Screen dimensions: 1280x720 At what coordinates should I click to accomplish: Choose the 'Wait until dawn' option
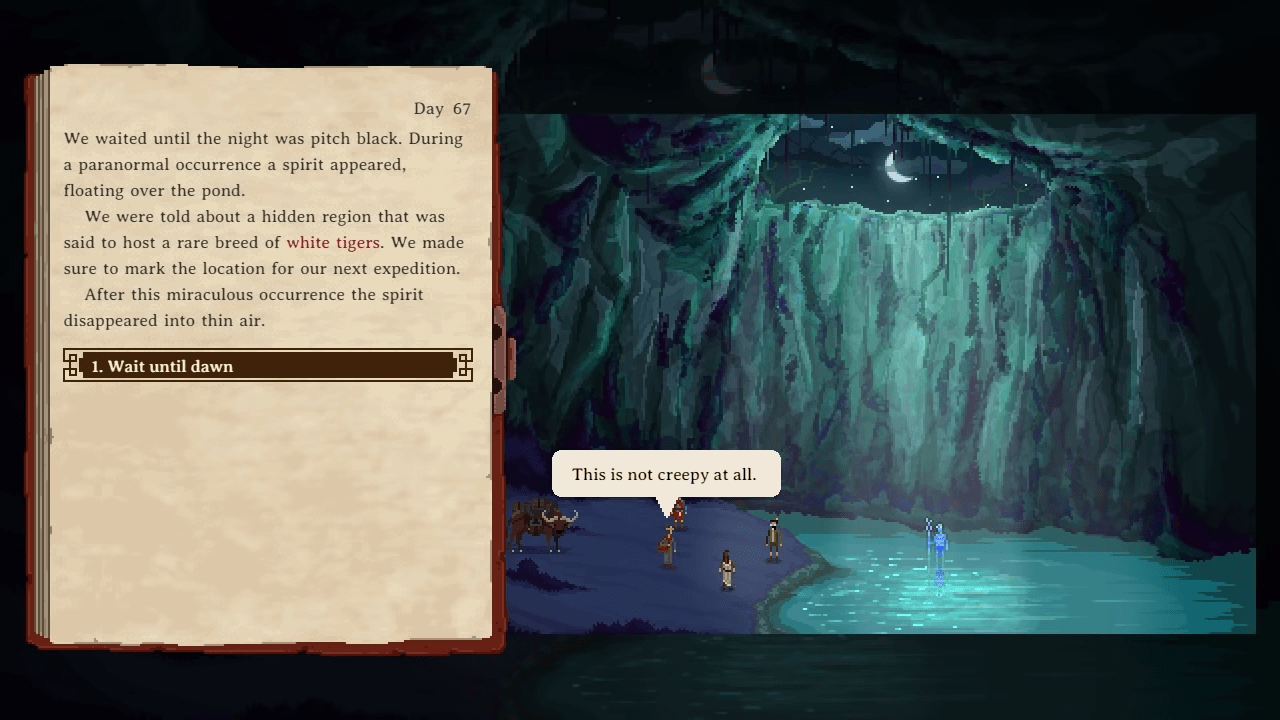point(267,366)
